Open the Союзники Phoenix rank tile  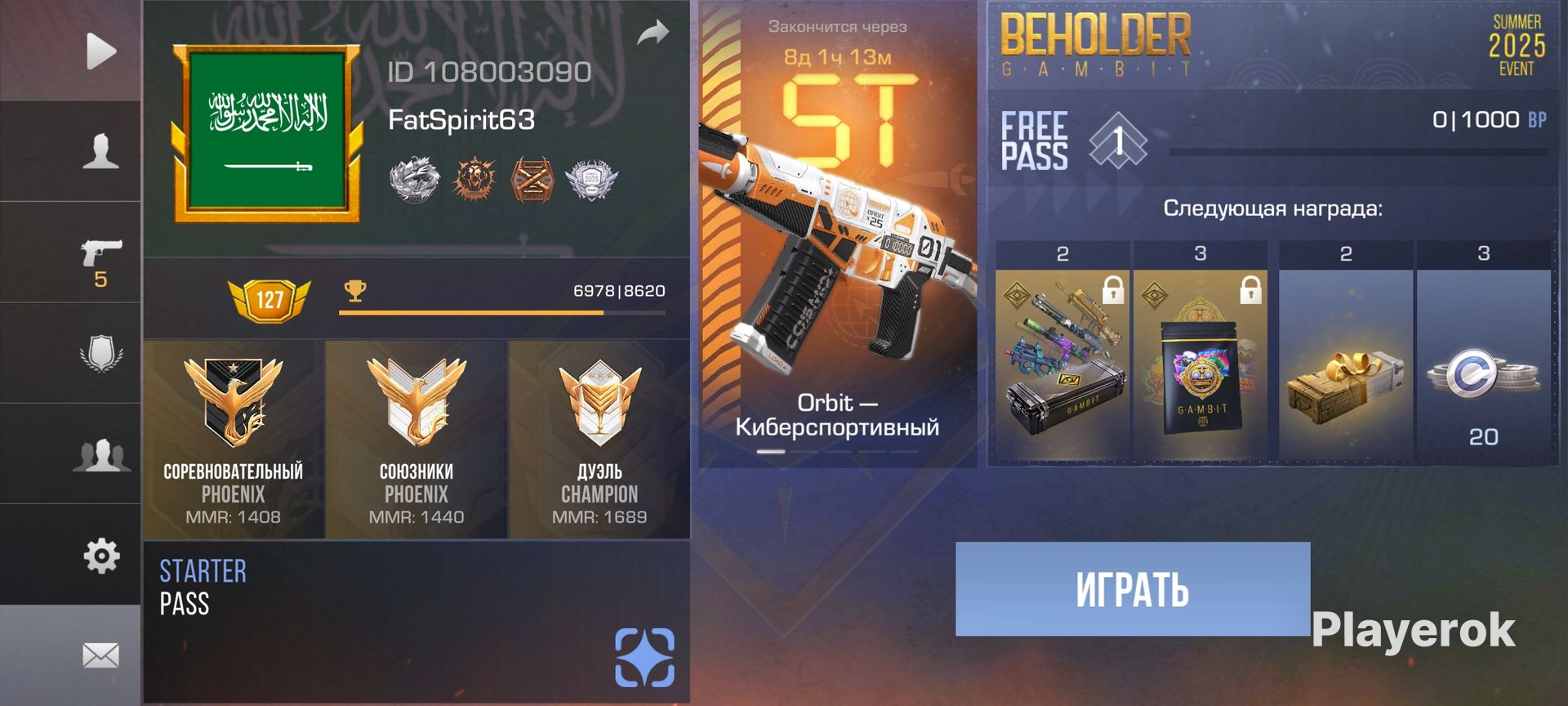(x=416, y=440)
